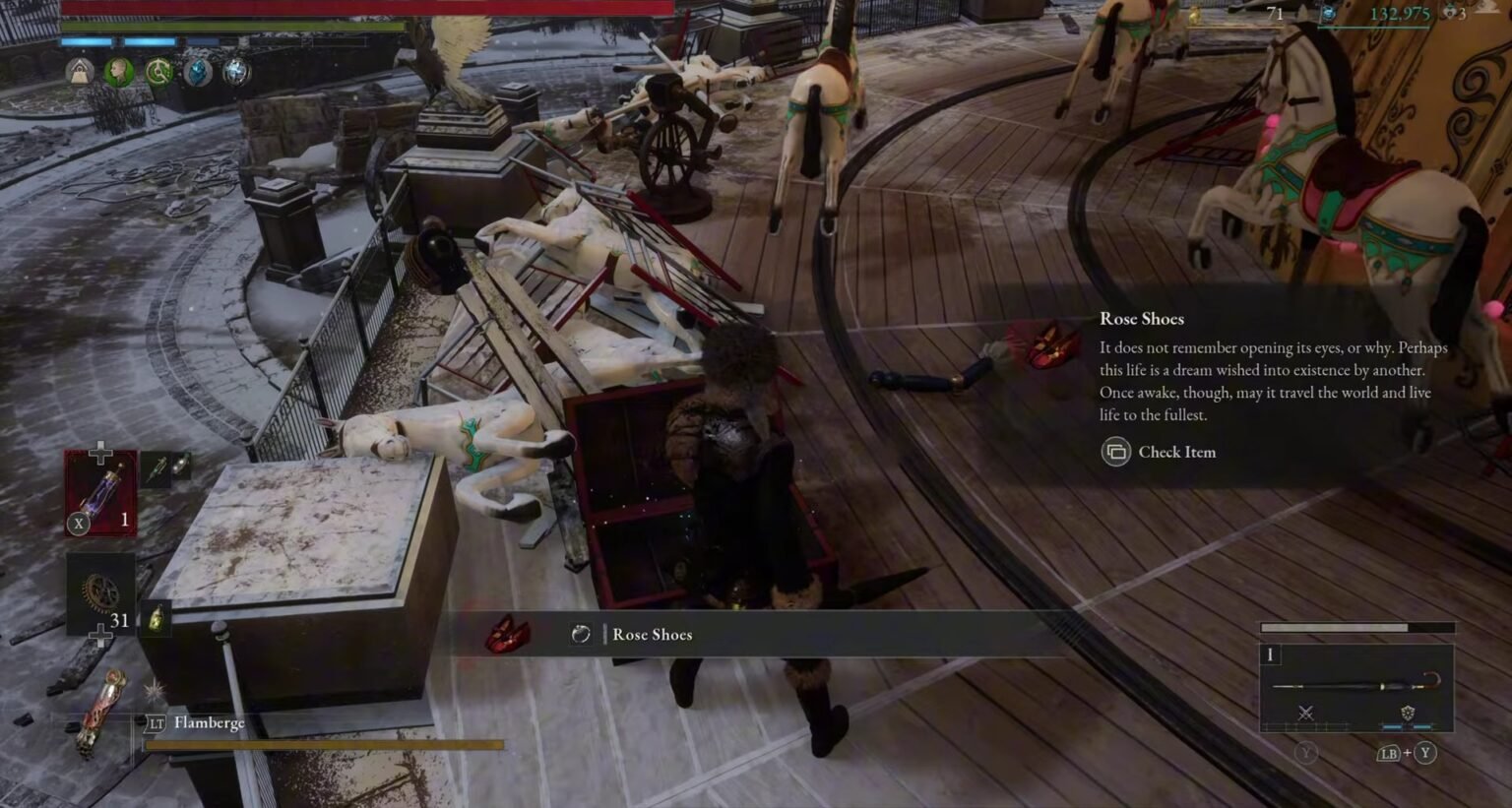
Task: Click the golden lamp item icon
Action: pos(157,620)
